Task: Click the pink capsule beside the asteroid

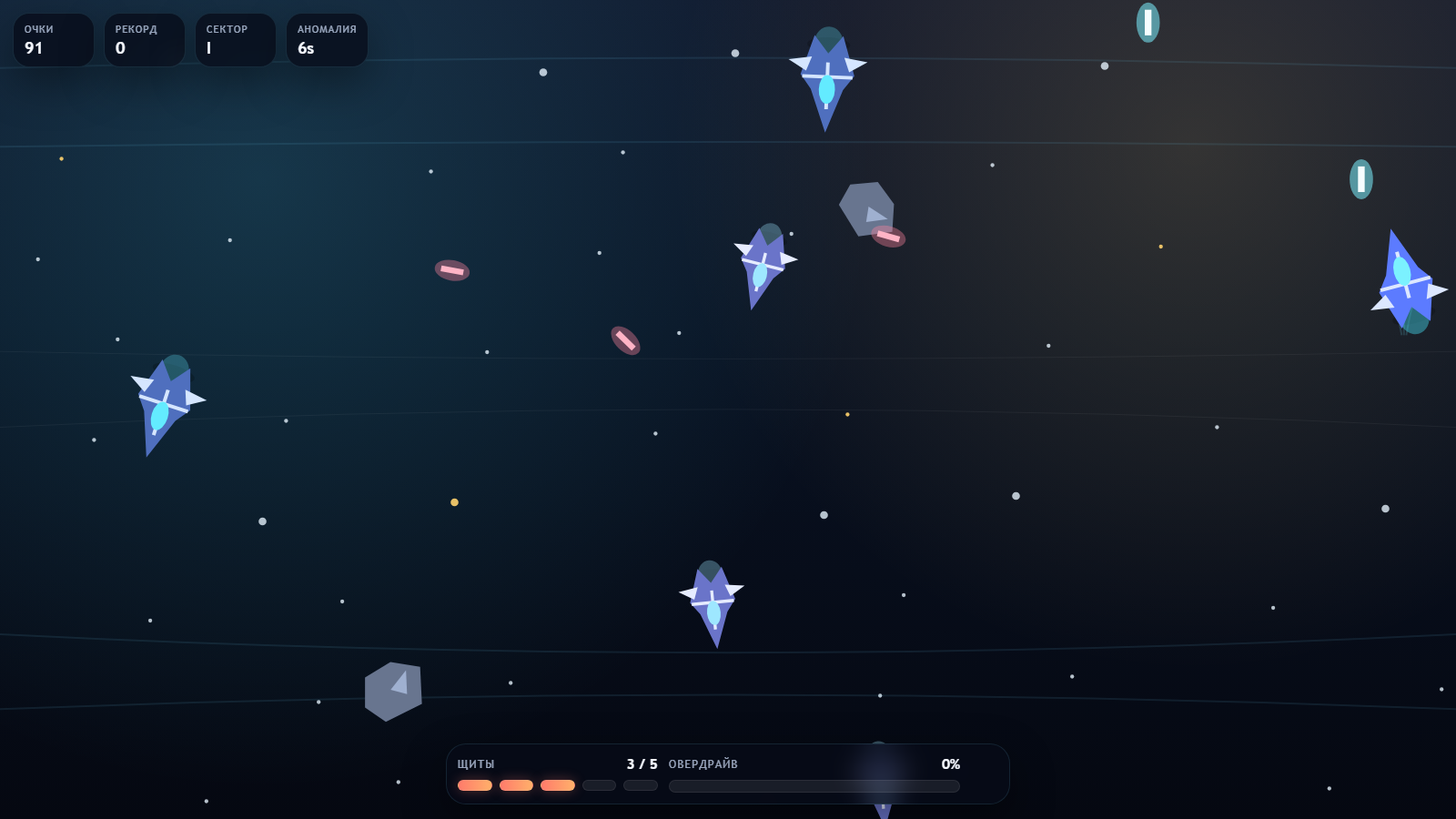Action: coord(886,238)
